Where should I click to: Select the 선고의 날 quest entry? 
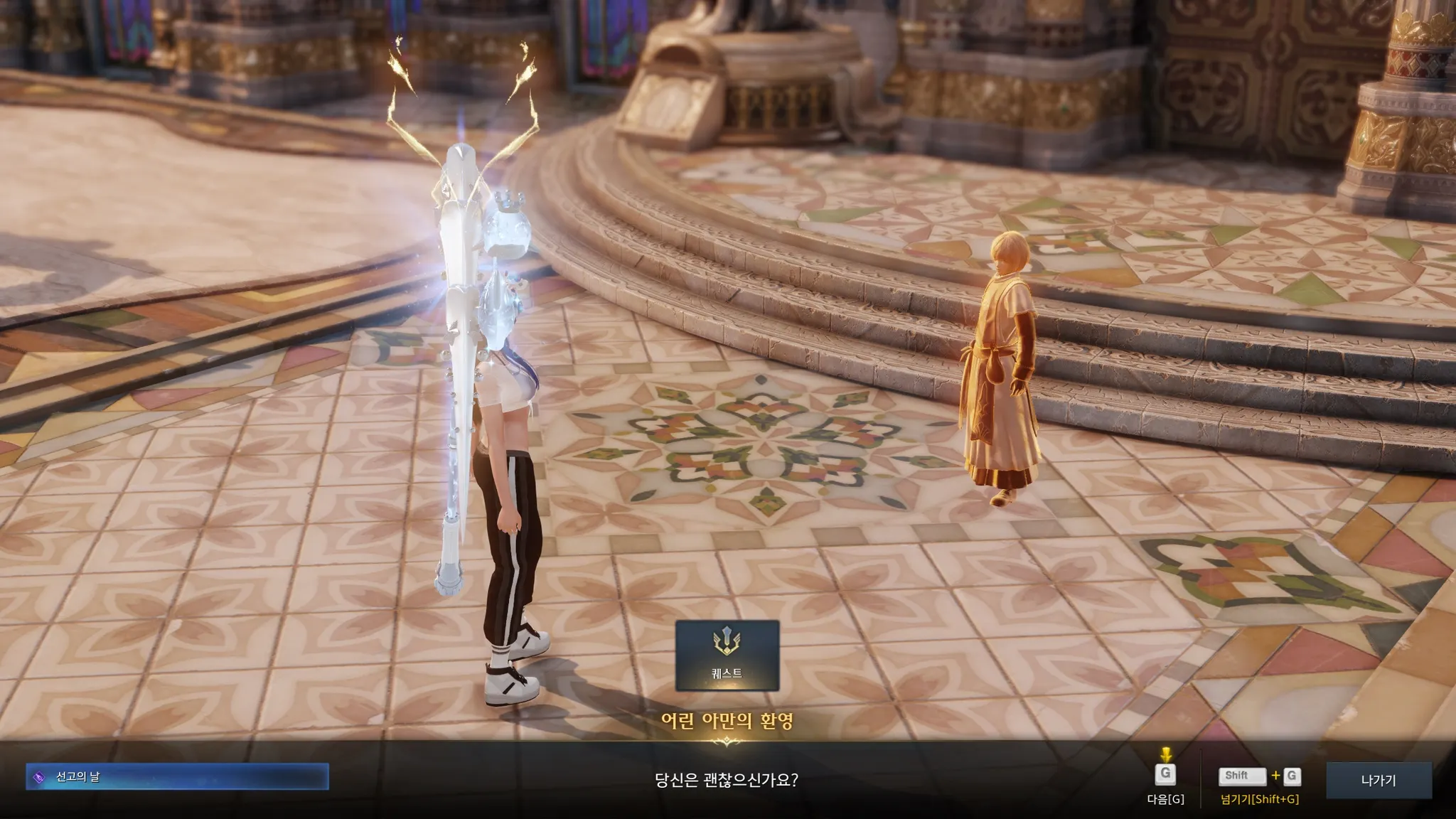178,777
